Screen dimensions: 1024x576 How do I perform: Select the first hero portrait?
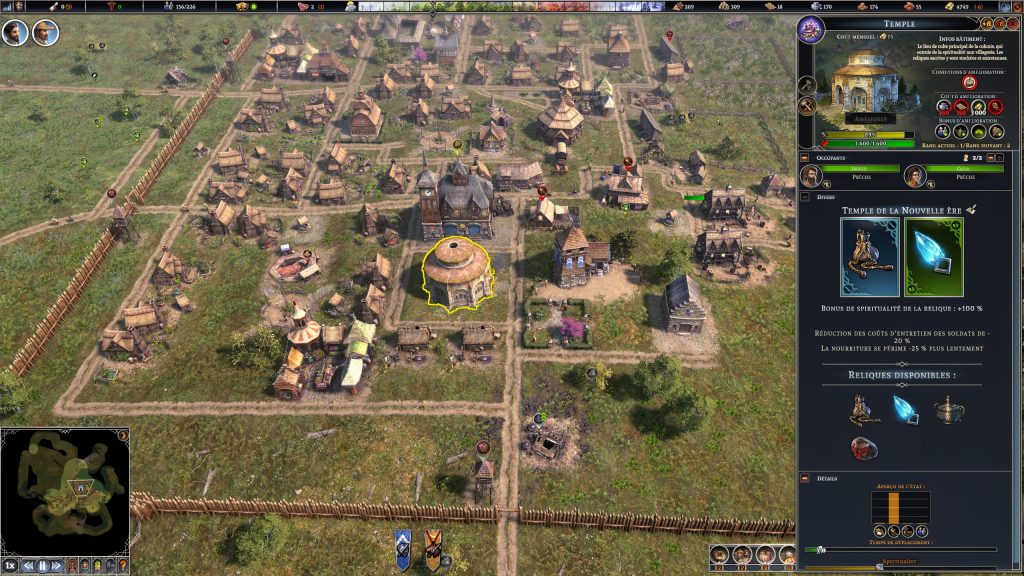(x=15, y=32)
